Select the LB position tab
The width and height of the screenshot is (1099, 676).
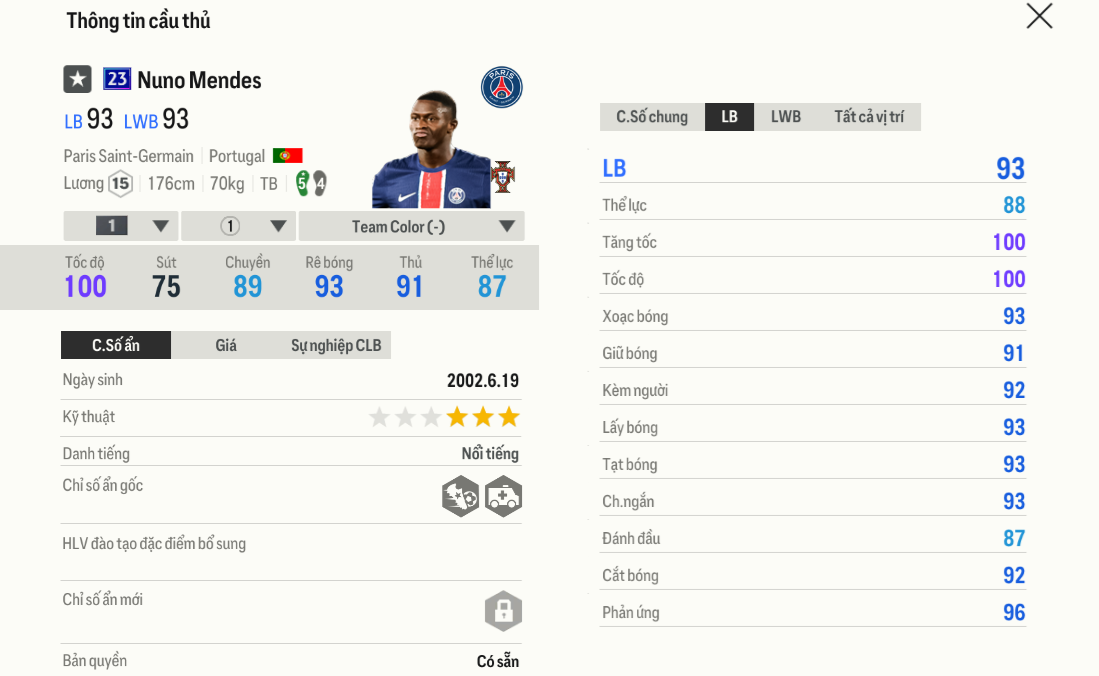(x=729, y=117)
